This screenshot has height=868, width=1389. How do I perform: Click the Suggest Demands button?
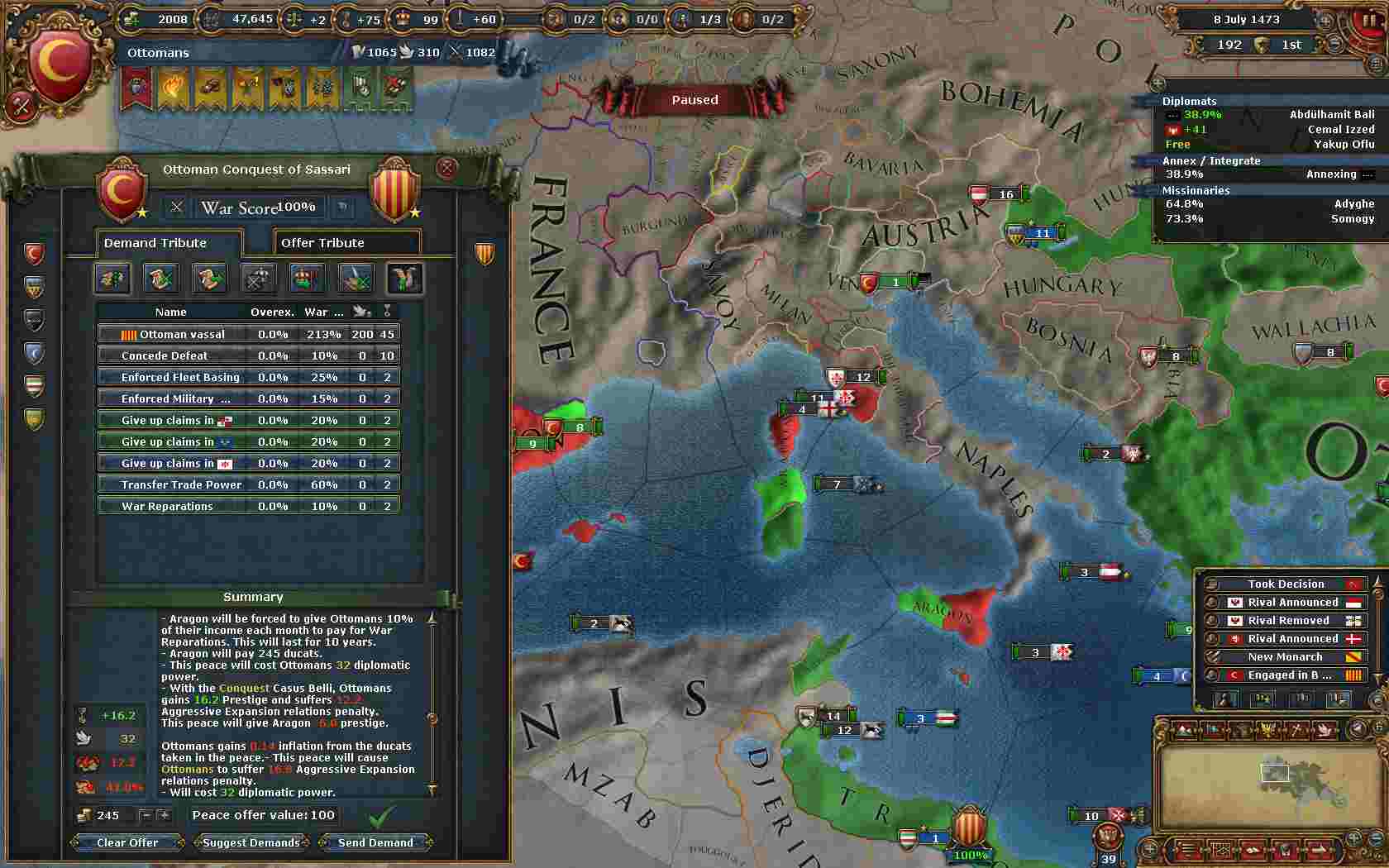point(251,842)
